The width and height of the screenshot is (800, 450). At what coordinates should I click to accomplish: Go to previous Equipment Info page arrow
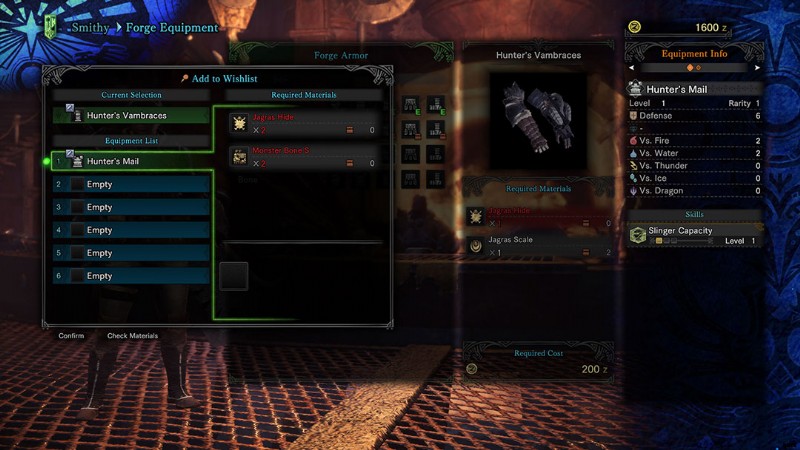631,68
